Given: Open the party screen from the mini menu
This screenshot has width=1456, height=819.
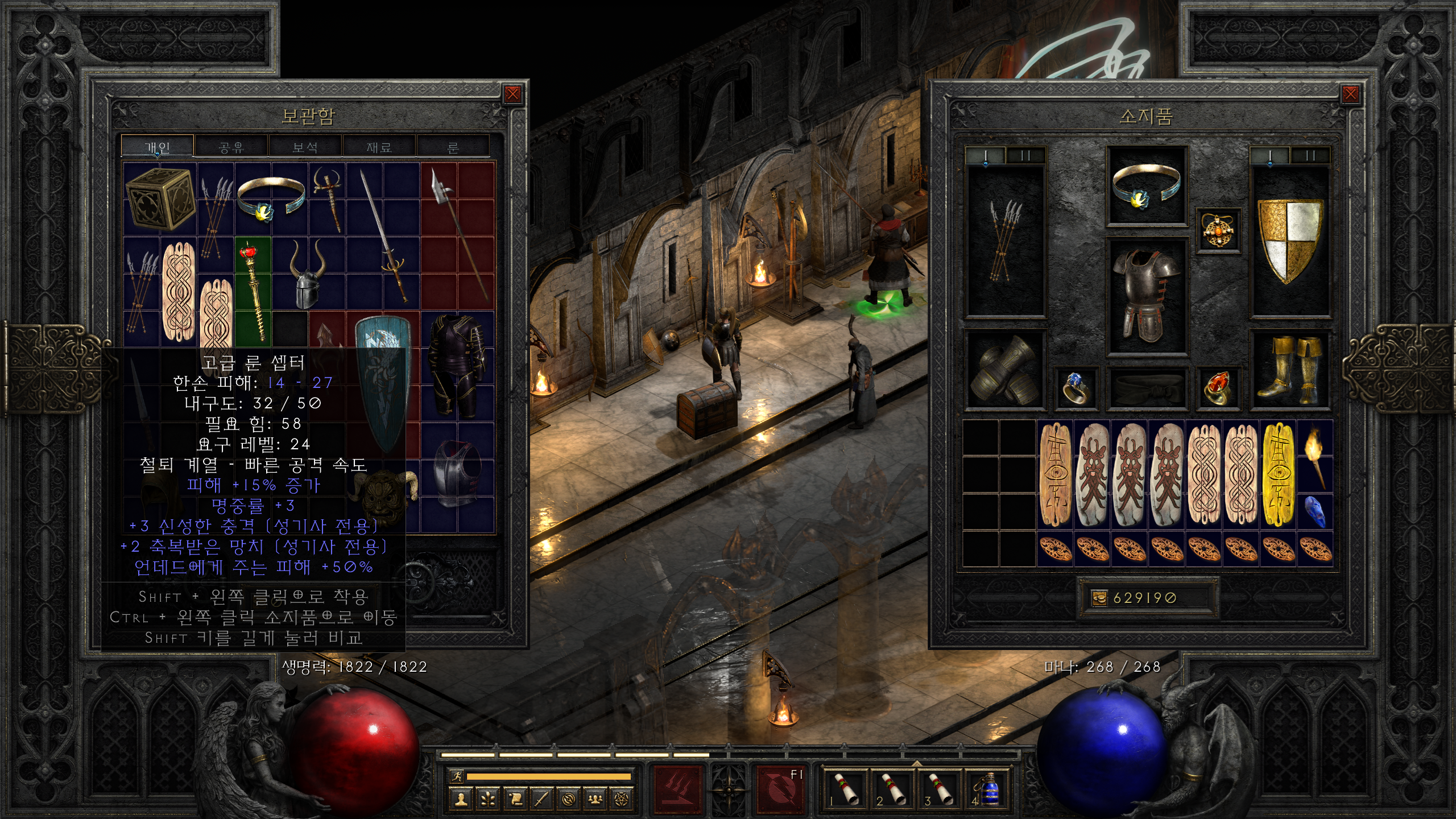Looking at the screenshot, I should point(595,800).
